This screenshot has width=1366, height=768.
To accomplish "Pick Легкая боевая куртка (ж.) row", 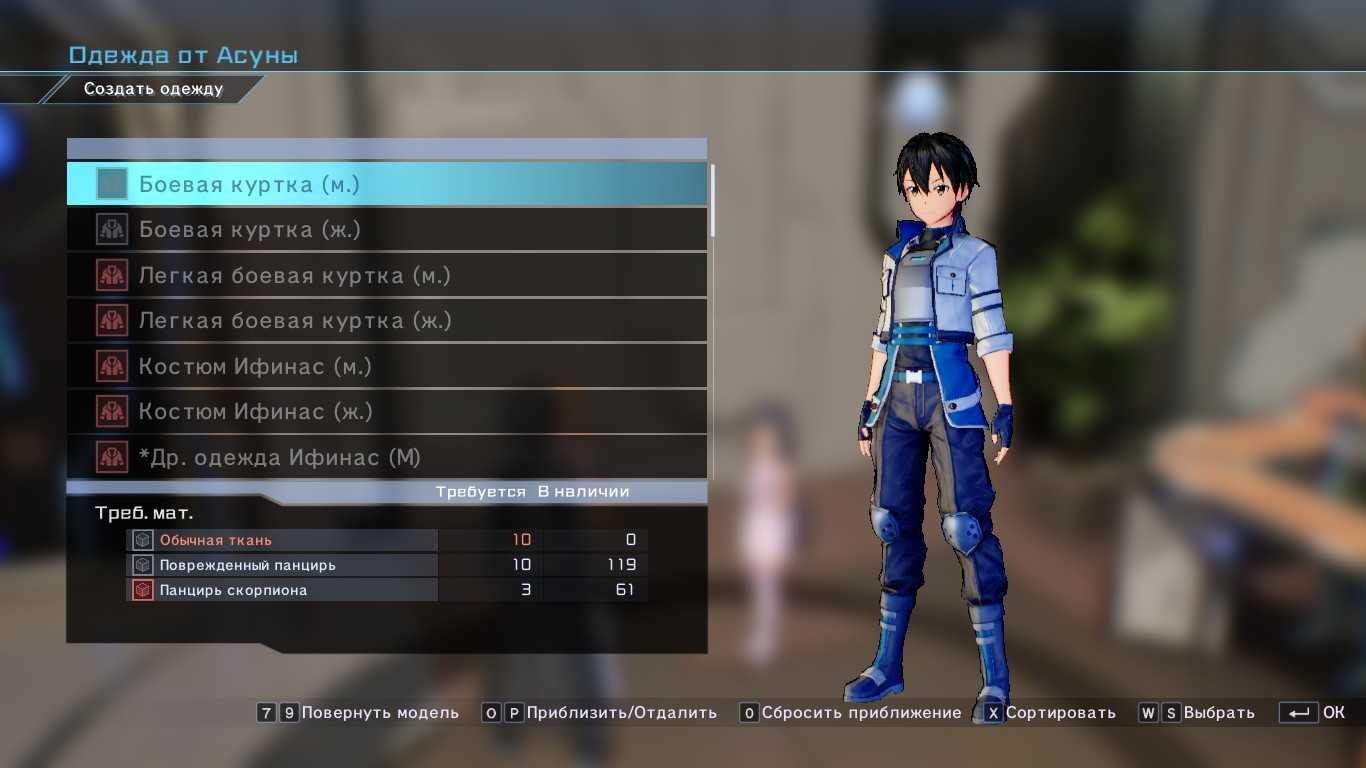I will (387, 321).
